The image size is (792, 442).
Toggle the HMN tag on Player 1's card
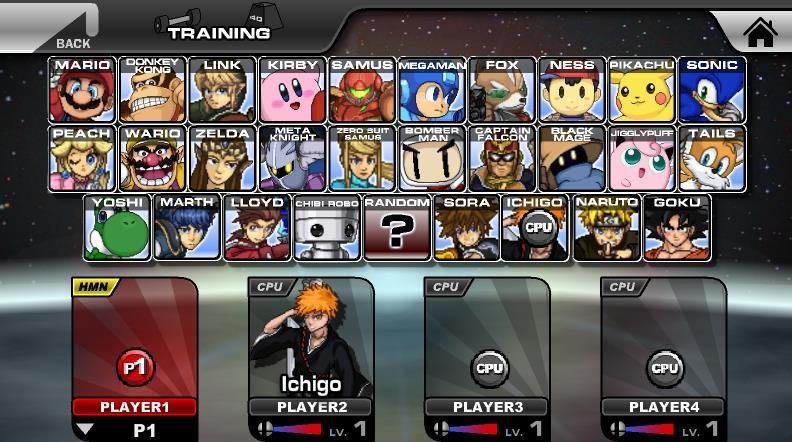pyautogui.click(x=95, y=287)
